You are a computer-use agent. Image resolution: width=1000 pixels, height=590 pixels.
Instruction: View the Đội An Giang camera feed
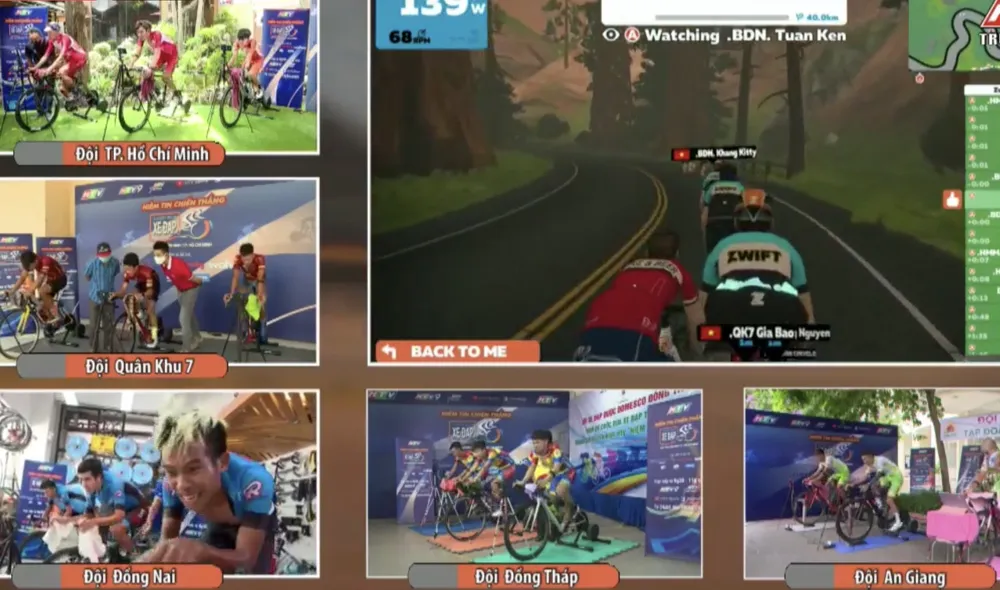872,482
